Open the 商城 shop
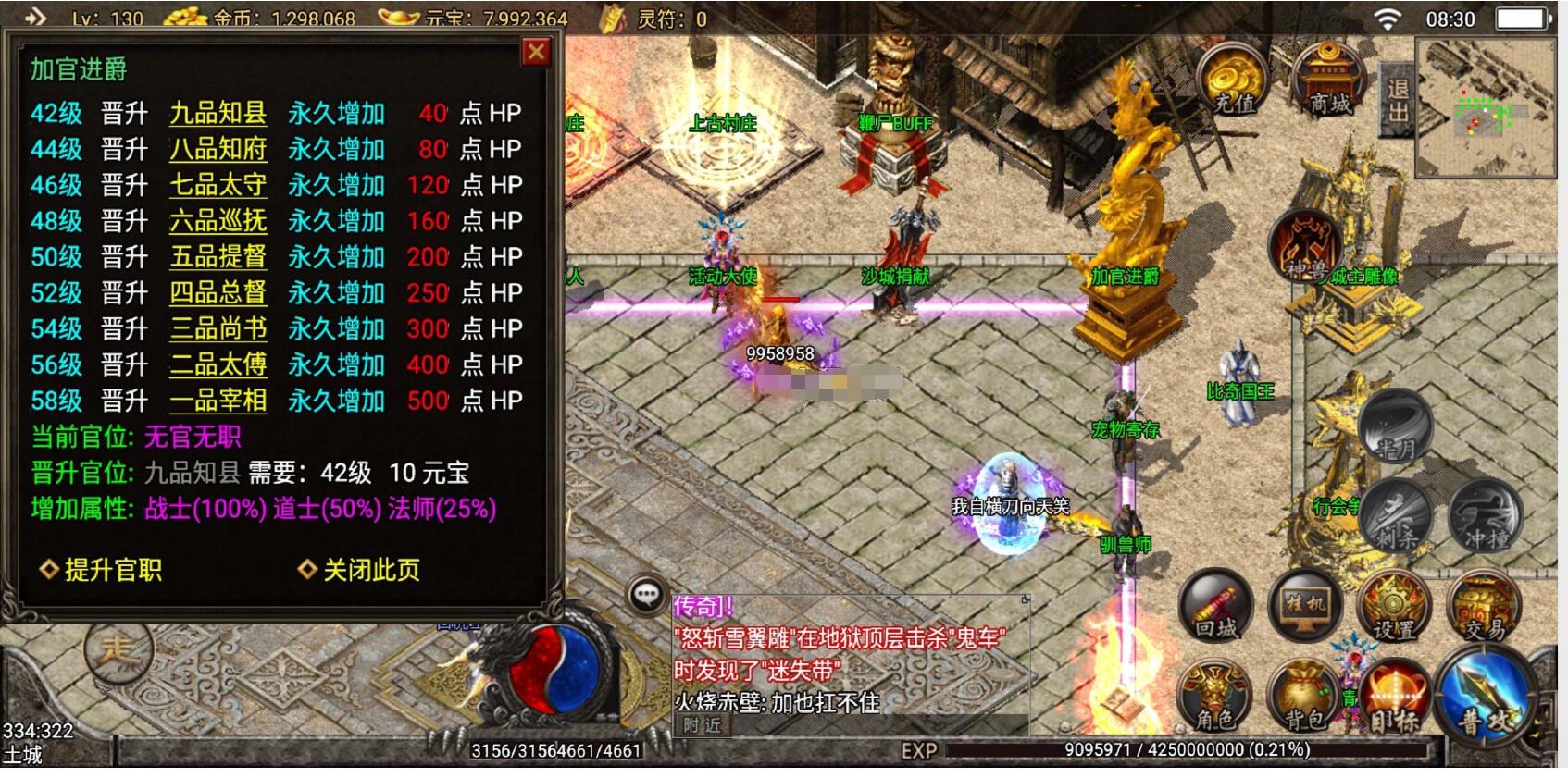 1329,80
